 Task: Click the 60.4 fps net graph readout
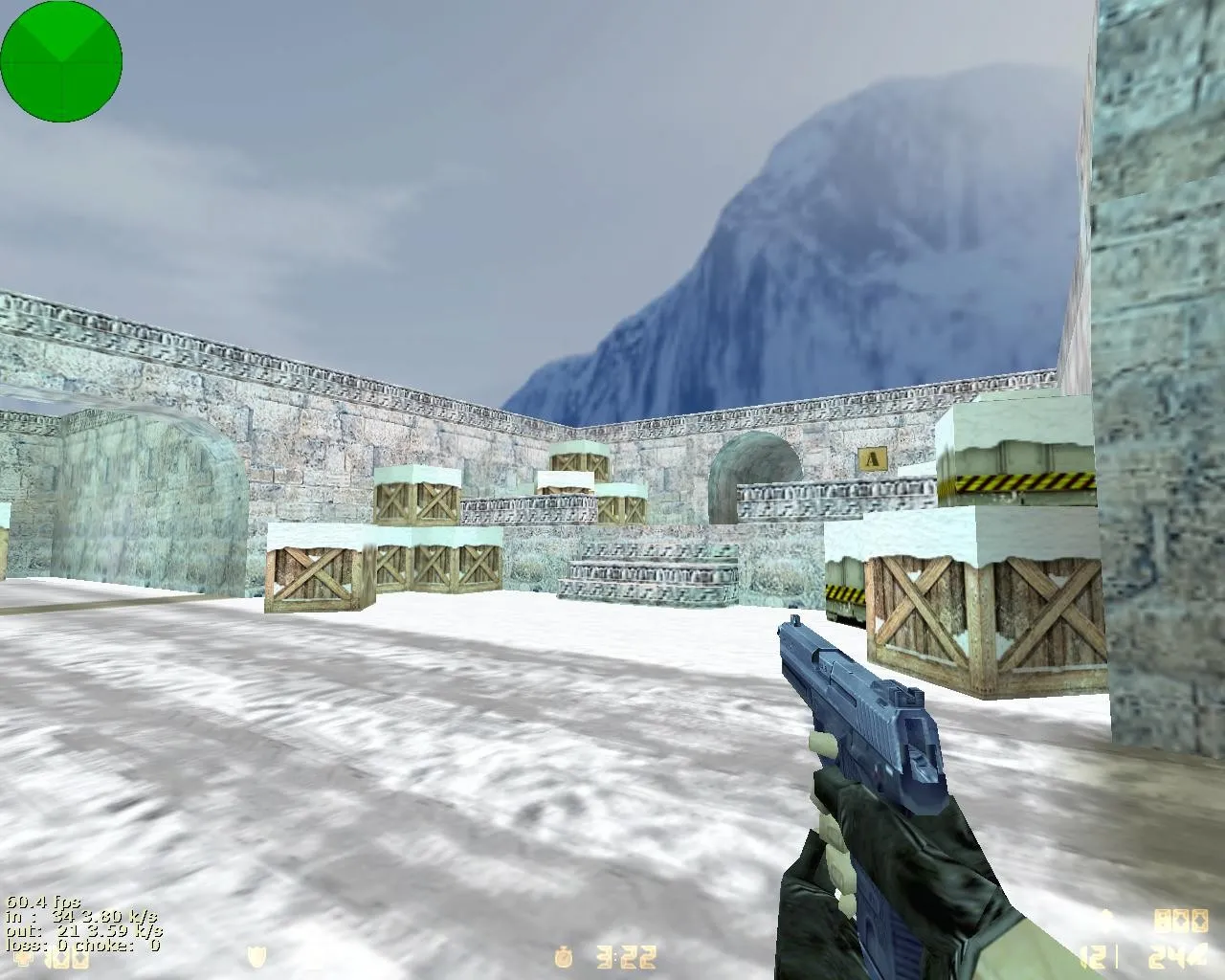tap(43, 901)
